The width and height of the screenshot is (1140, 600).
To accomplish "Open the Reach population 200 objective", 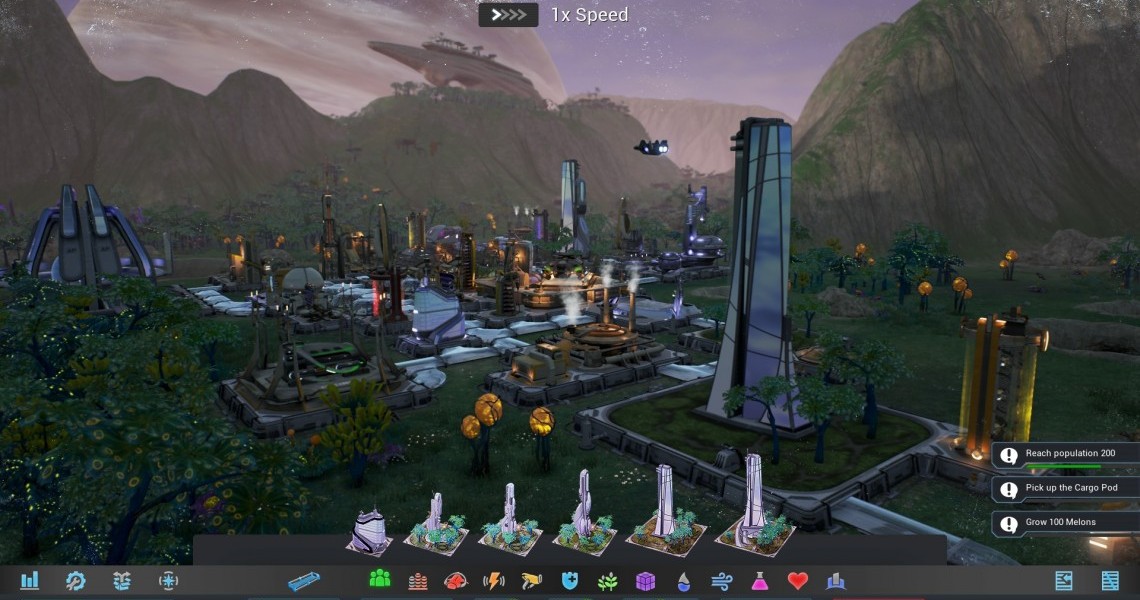I will (x=1064, y=455).
